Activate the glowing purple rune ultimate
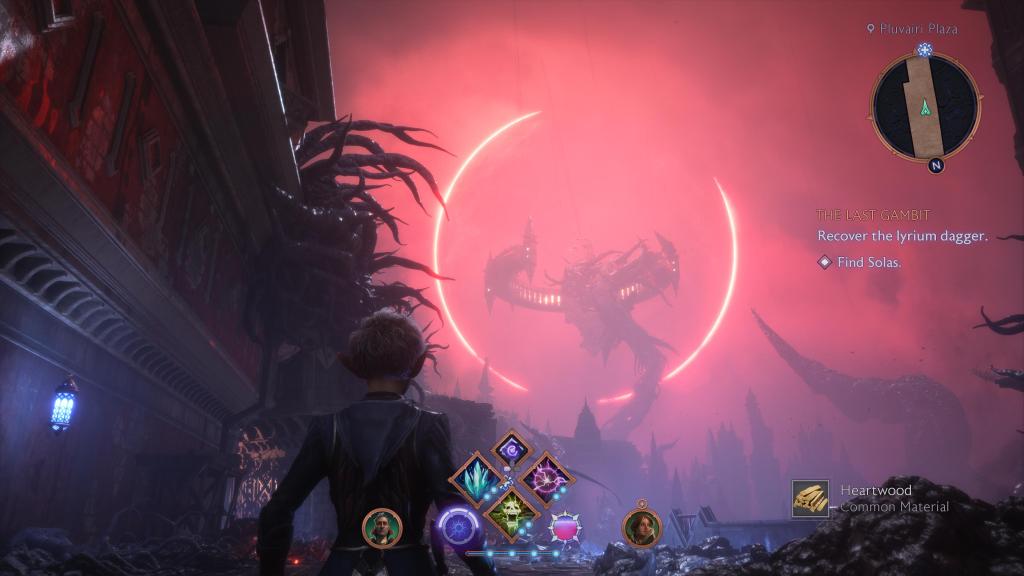Screen dimensions: 1024x576 pos(458,526)
